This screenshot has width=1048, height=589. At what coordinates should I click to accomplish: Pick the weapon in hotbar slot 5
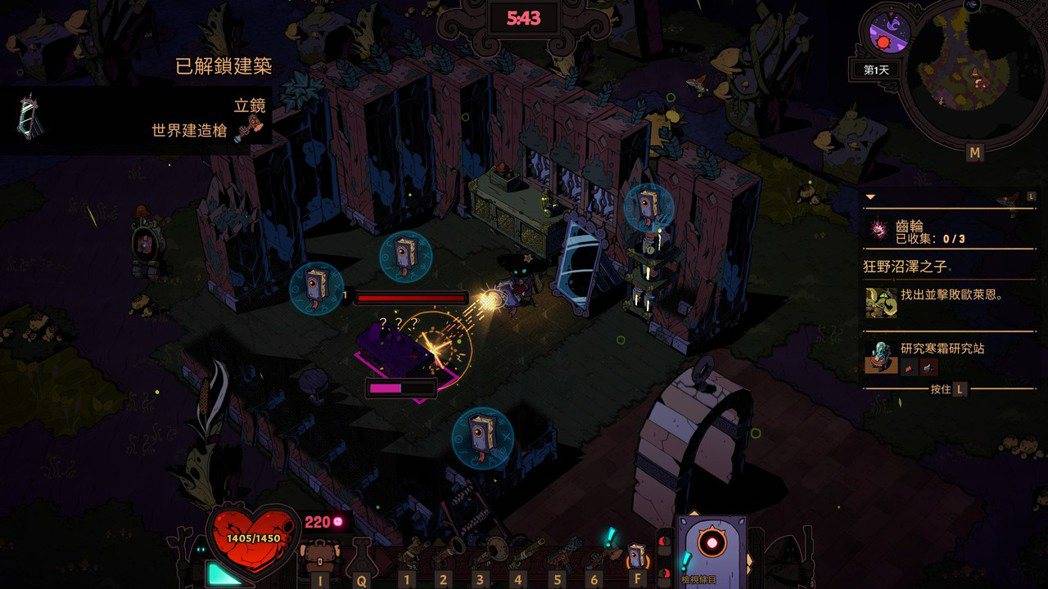pos(558,556)
